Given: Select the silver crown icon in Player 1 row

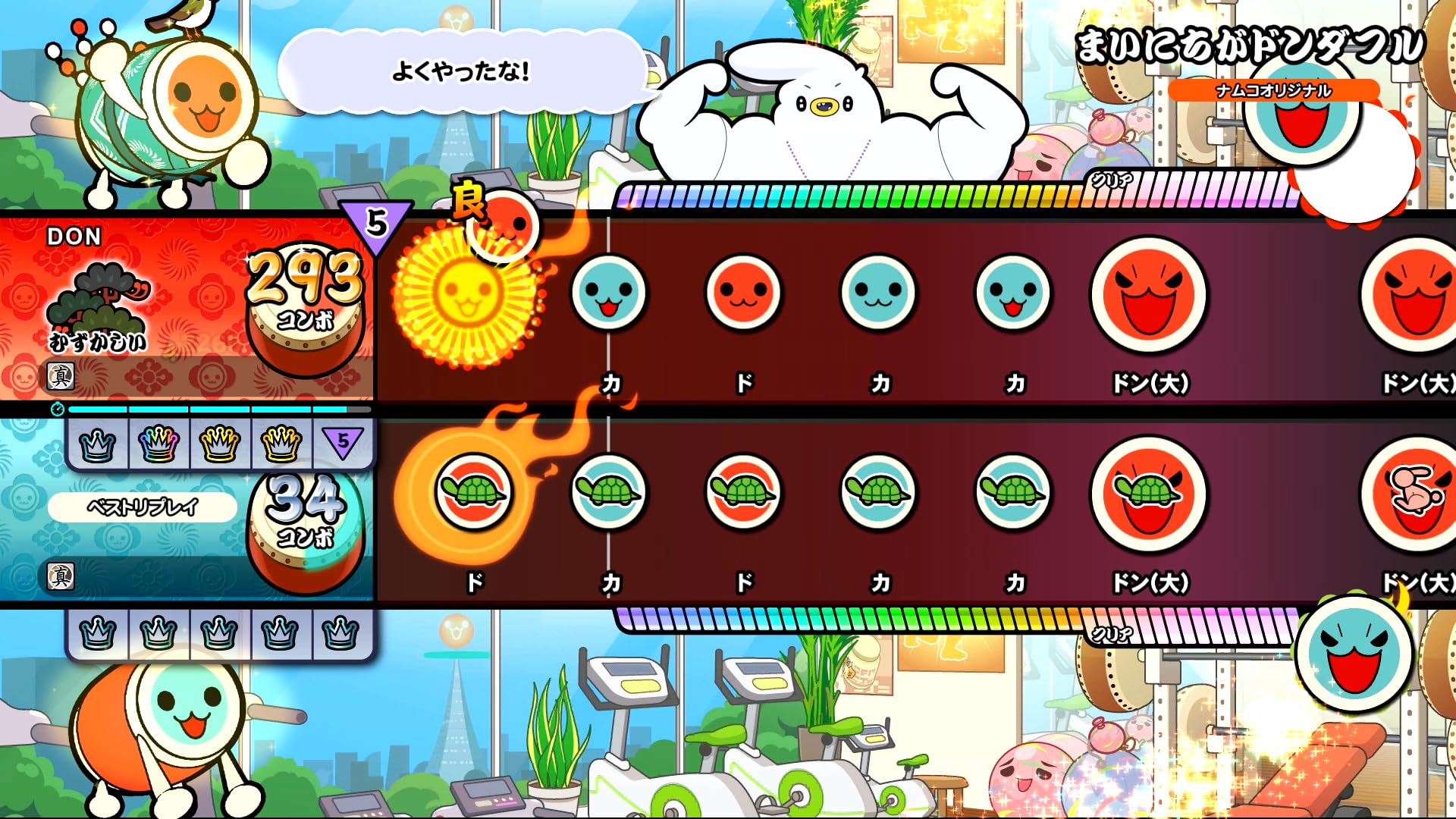Looking at the screenshot, I should (x=99, y=444).
